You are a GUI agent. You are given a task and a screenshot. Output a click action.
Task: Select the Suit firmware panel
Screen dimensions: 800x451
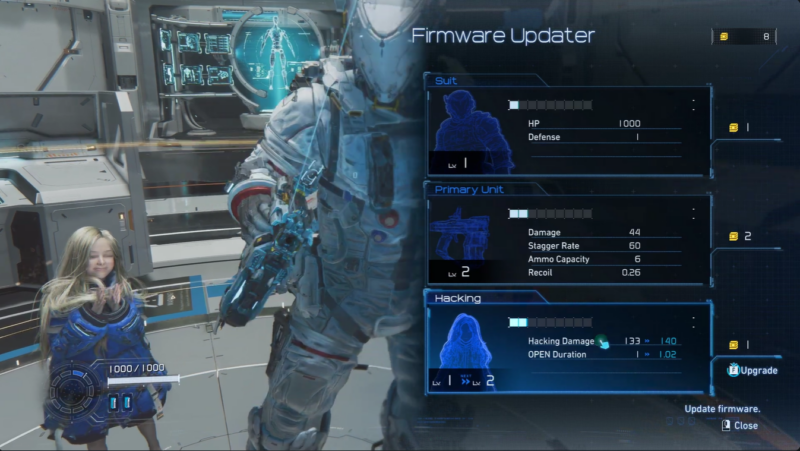[x=567, y=130]
